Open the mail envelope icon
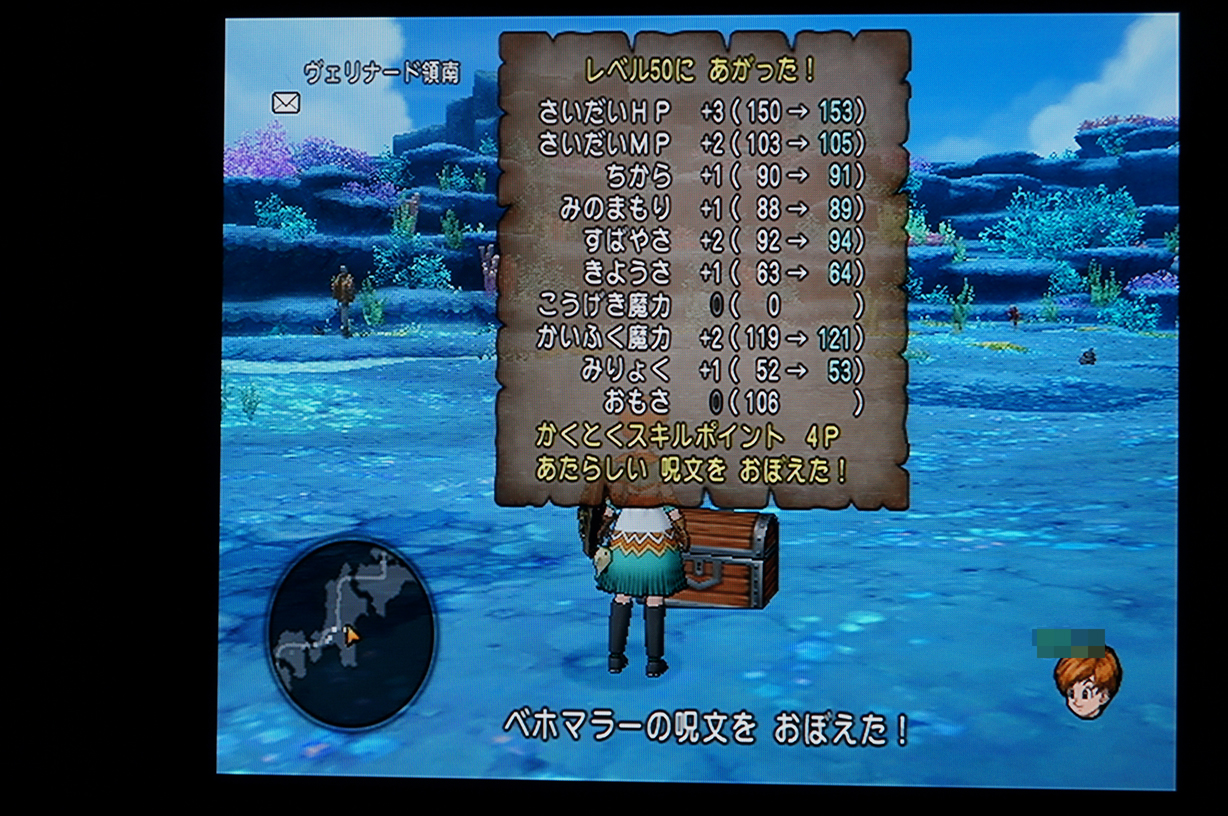This screenshot has width=1228, height=816. (x=286, y=102)
